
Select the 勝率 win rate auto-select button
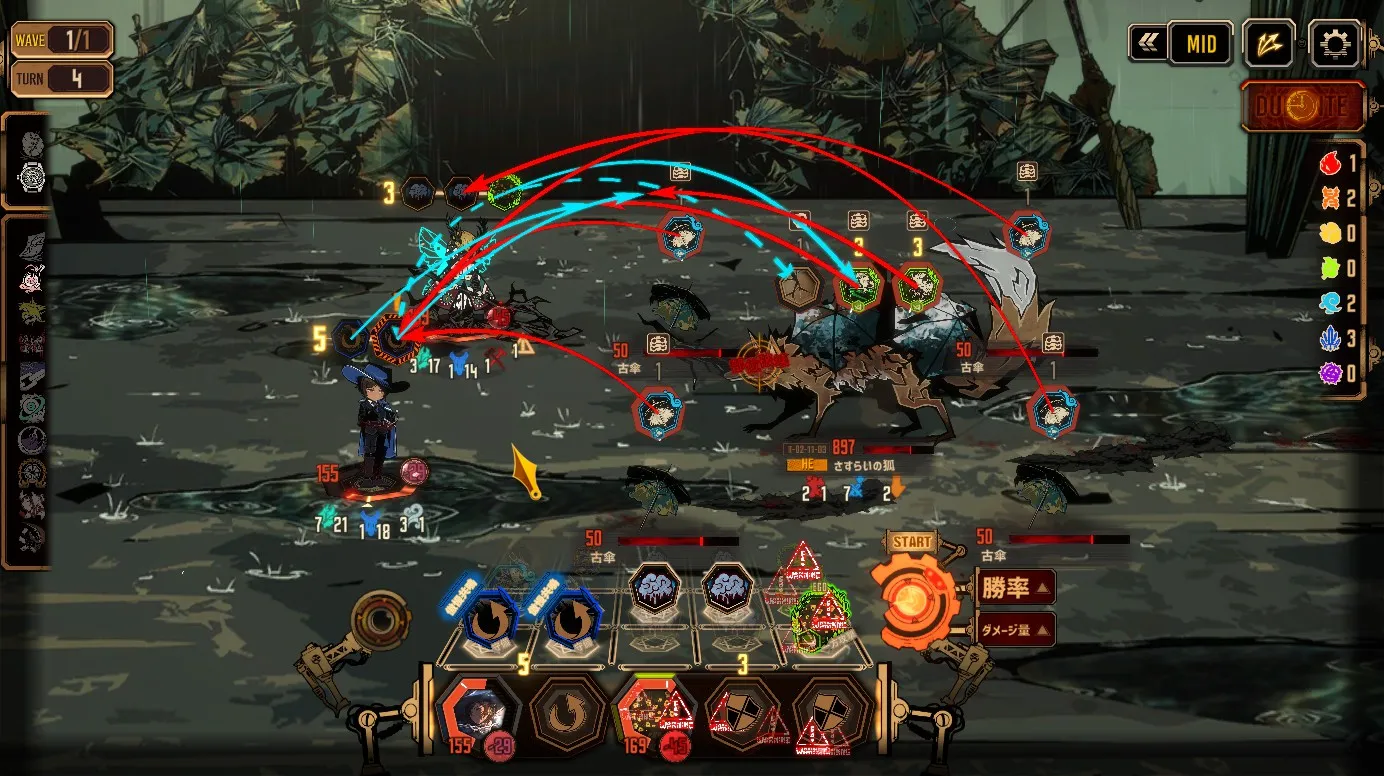(x=1015, y=587)
